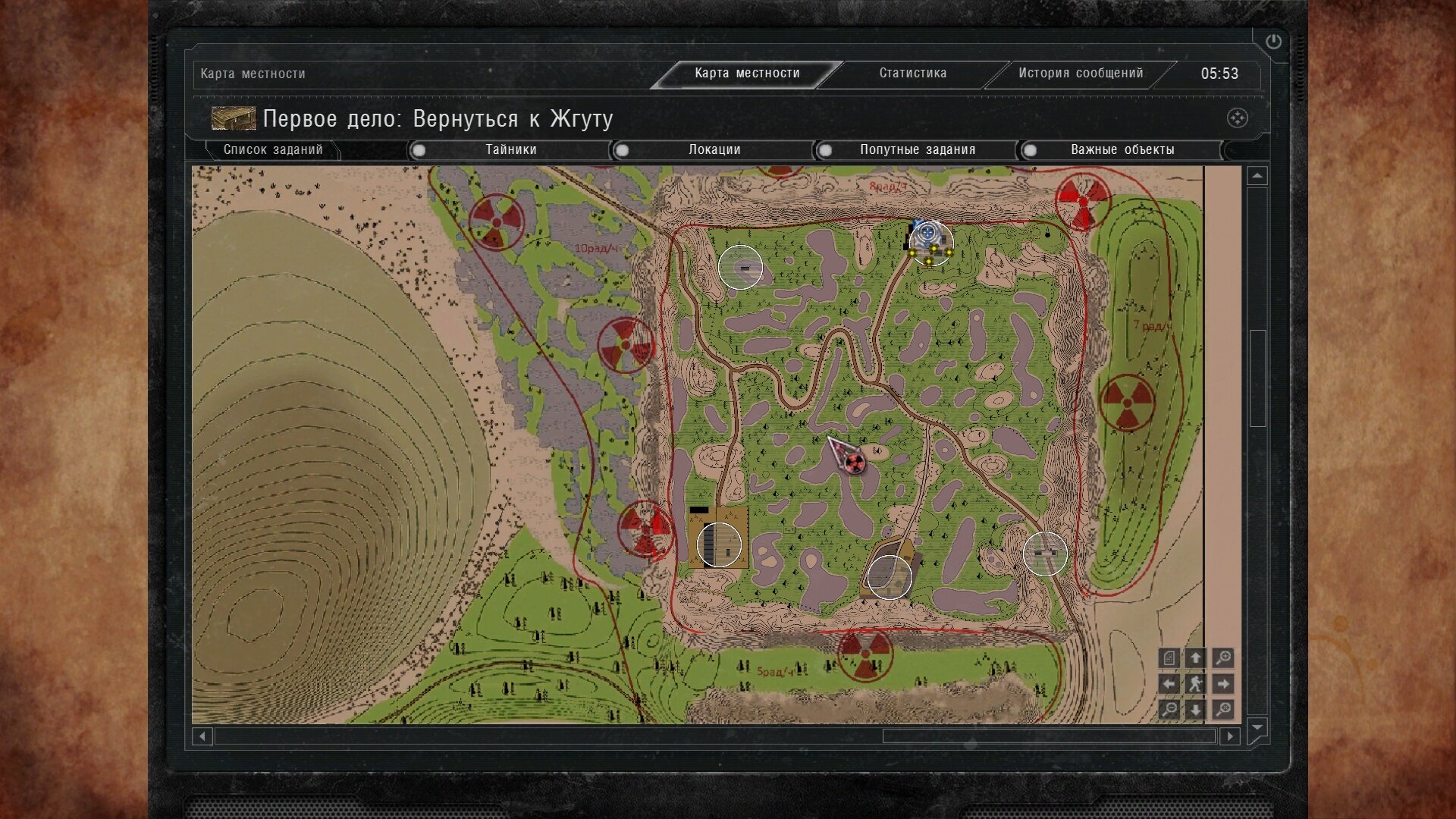Pan the map up with the arrow button
Viewport: 1456px width, 819px height.
coord(1195,658)
